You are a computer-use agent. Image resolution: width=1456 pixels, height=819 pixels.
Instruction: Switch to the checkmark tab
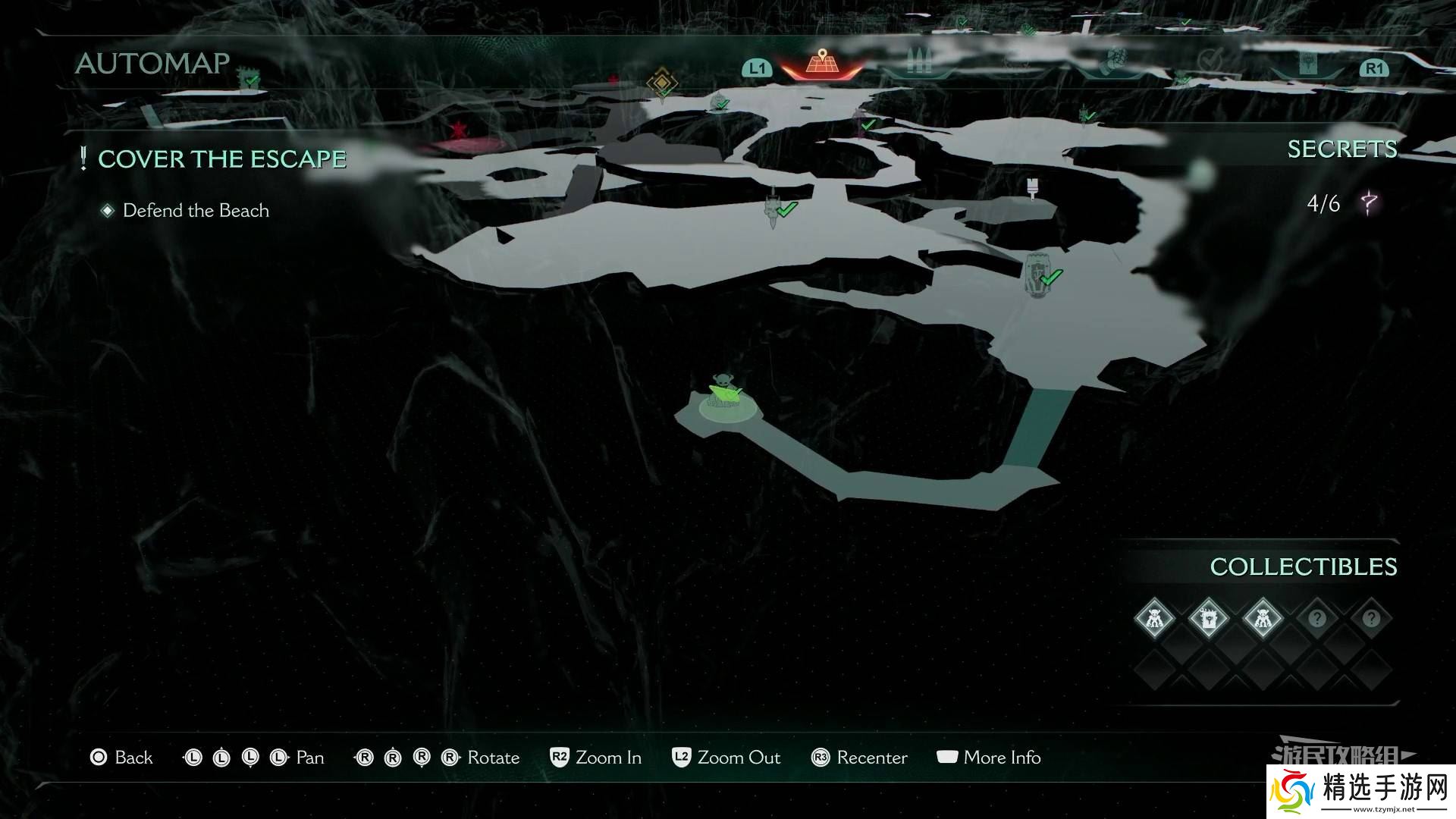pyautogui.click(x=1210, y=61)
